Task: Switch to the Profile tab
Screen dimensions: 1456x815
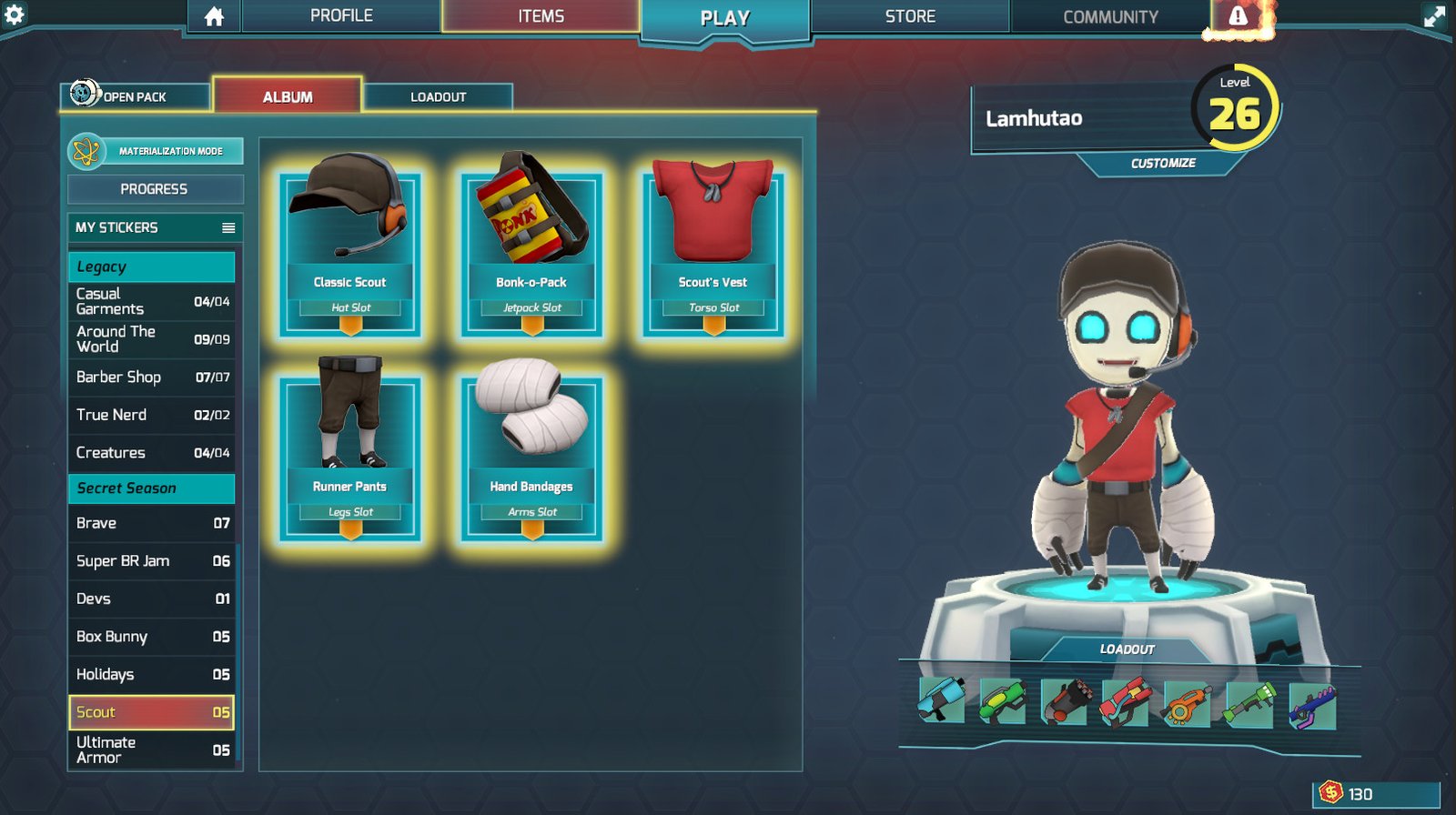Action: click(x=341, y=16)
